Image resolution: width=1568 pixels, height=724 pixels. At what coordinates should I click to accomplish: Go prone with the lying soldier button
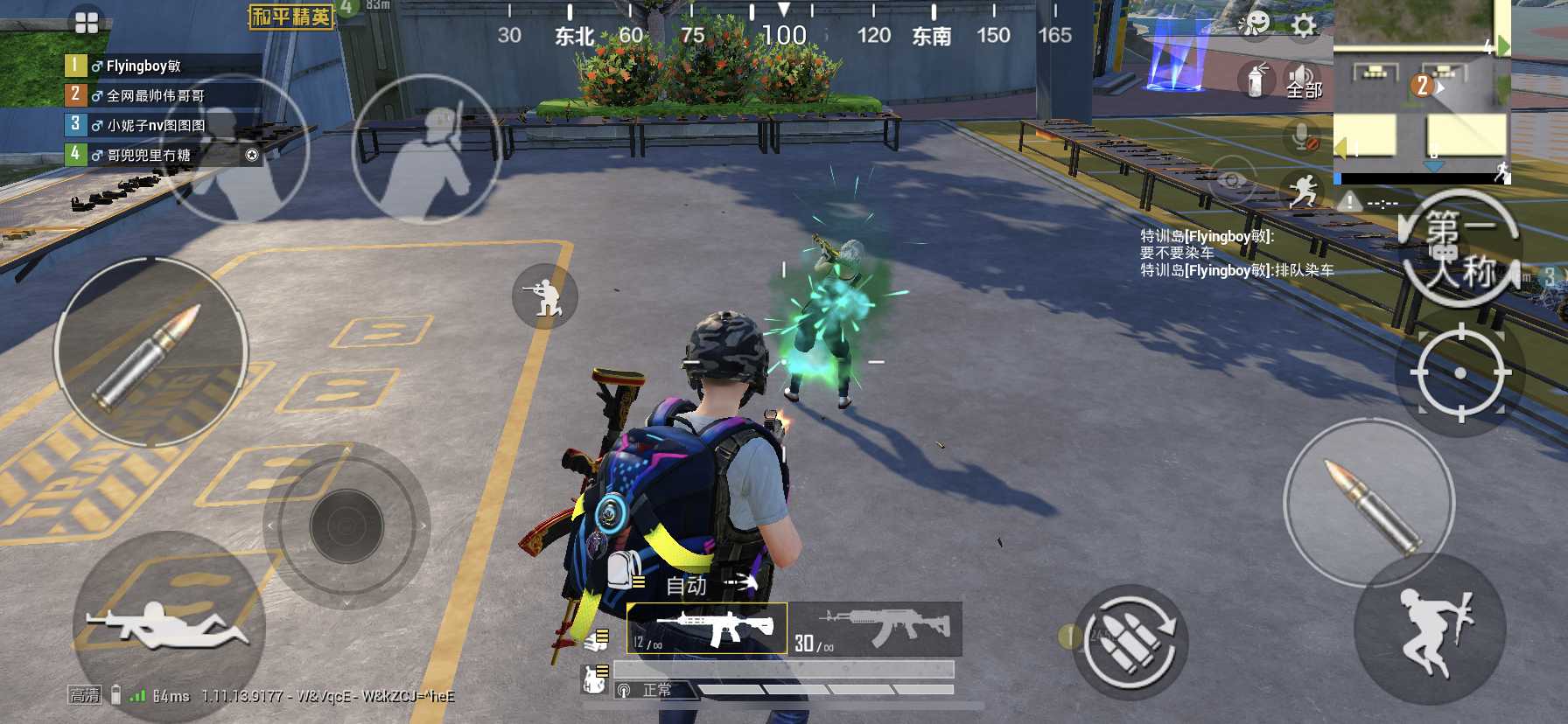click(x=167, y=626)
